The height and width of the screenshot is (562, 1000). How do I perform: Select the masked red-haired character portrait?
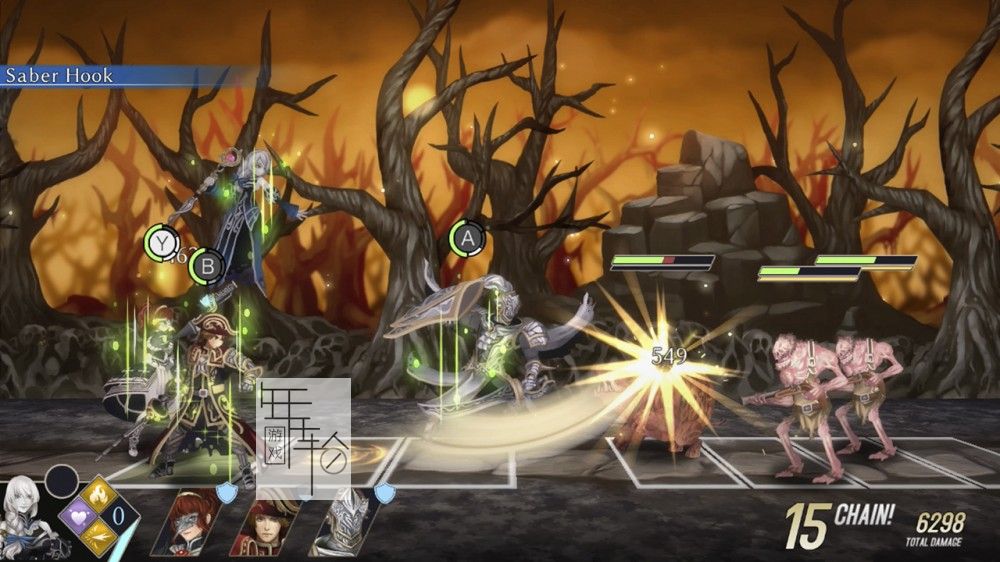coord(189,521)
